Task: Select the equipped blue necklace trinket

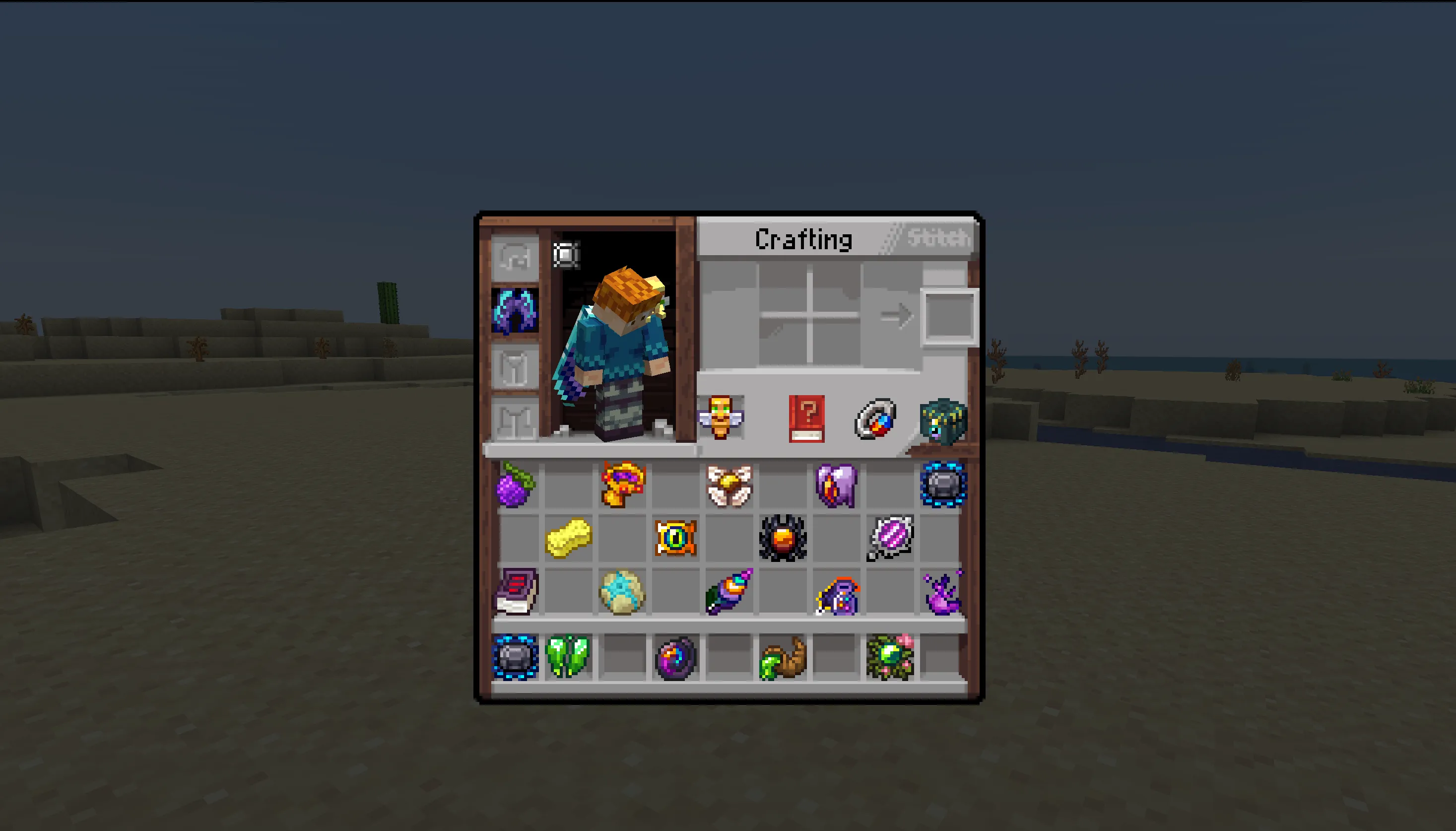Action: pos(514,314)
